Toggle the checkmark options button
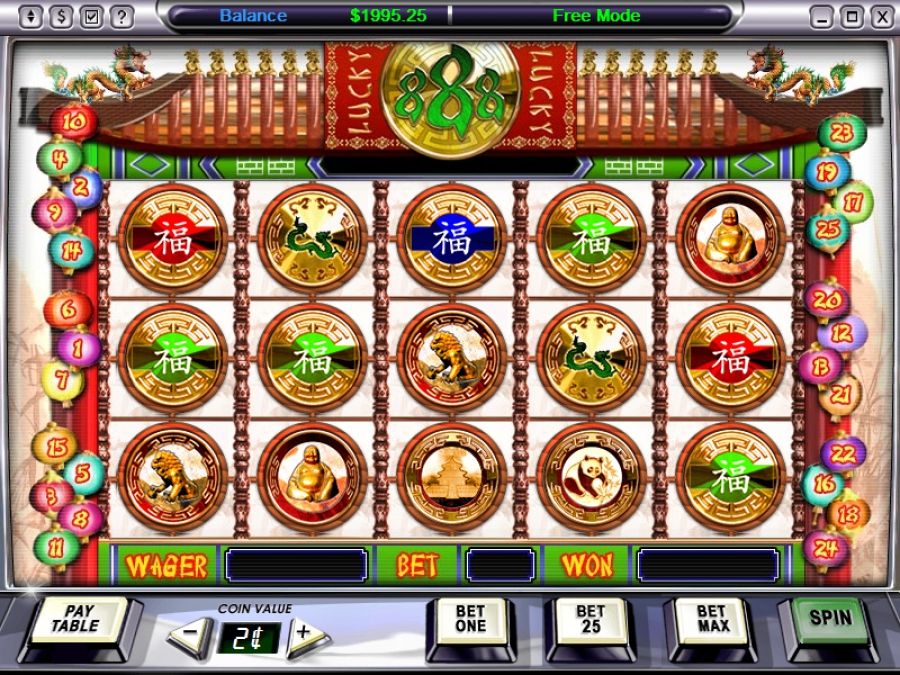 92,17
